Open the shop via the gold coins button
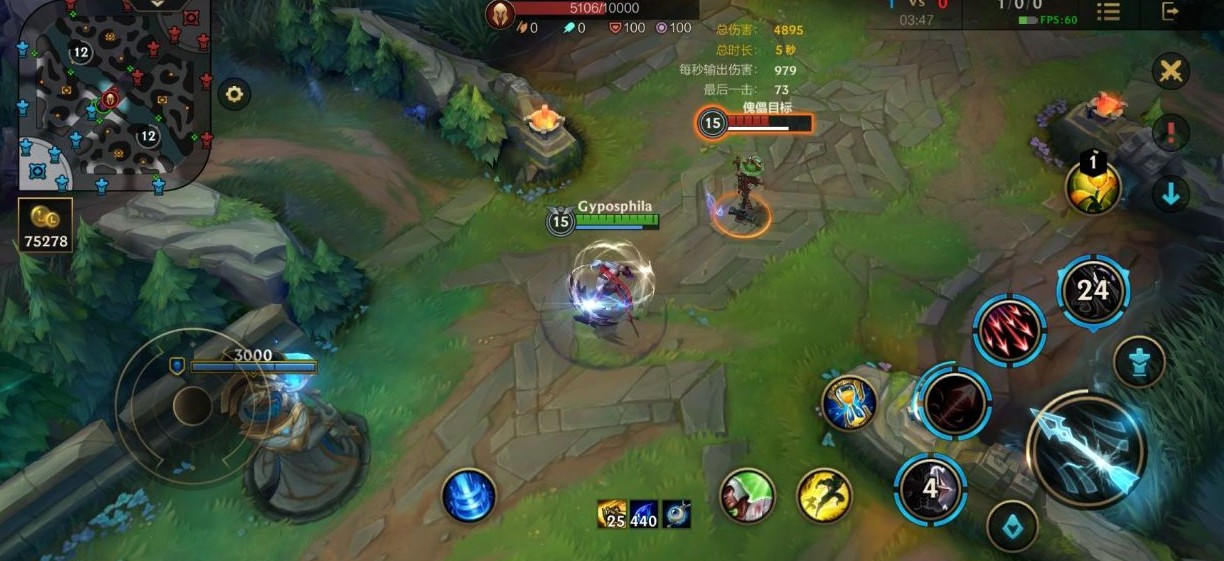The image size is (1224, 561). [x=45, y=222]
